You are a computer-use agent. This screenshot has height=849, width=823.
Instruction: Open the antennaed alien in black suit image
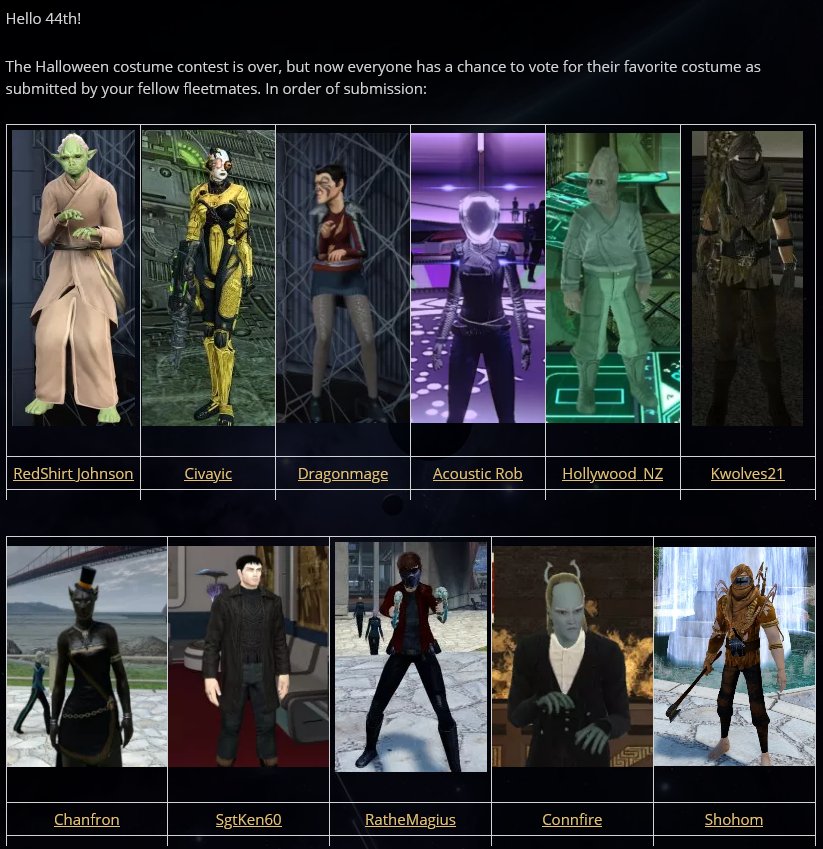(572, 656)
